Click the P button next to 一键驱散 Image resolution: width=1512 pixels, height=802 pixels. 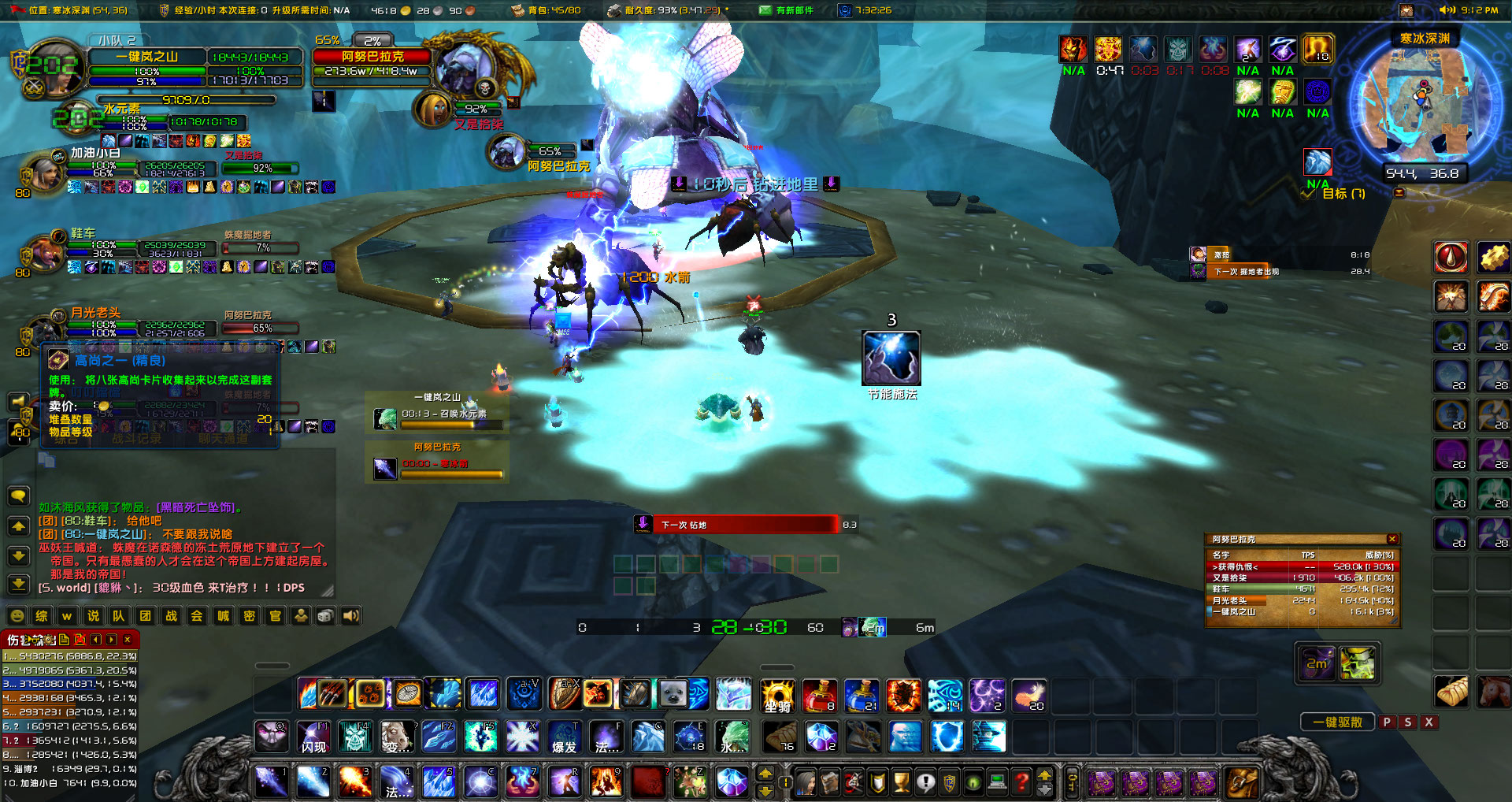click(1386, 722)
